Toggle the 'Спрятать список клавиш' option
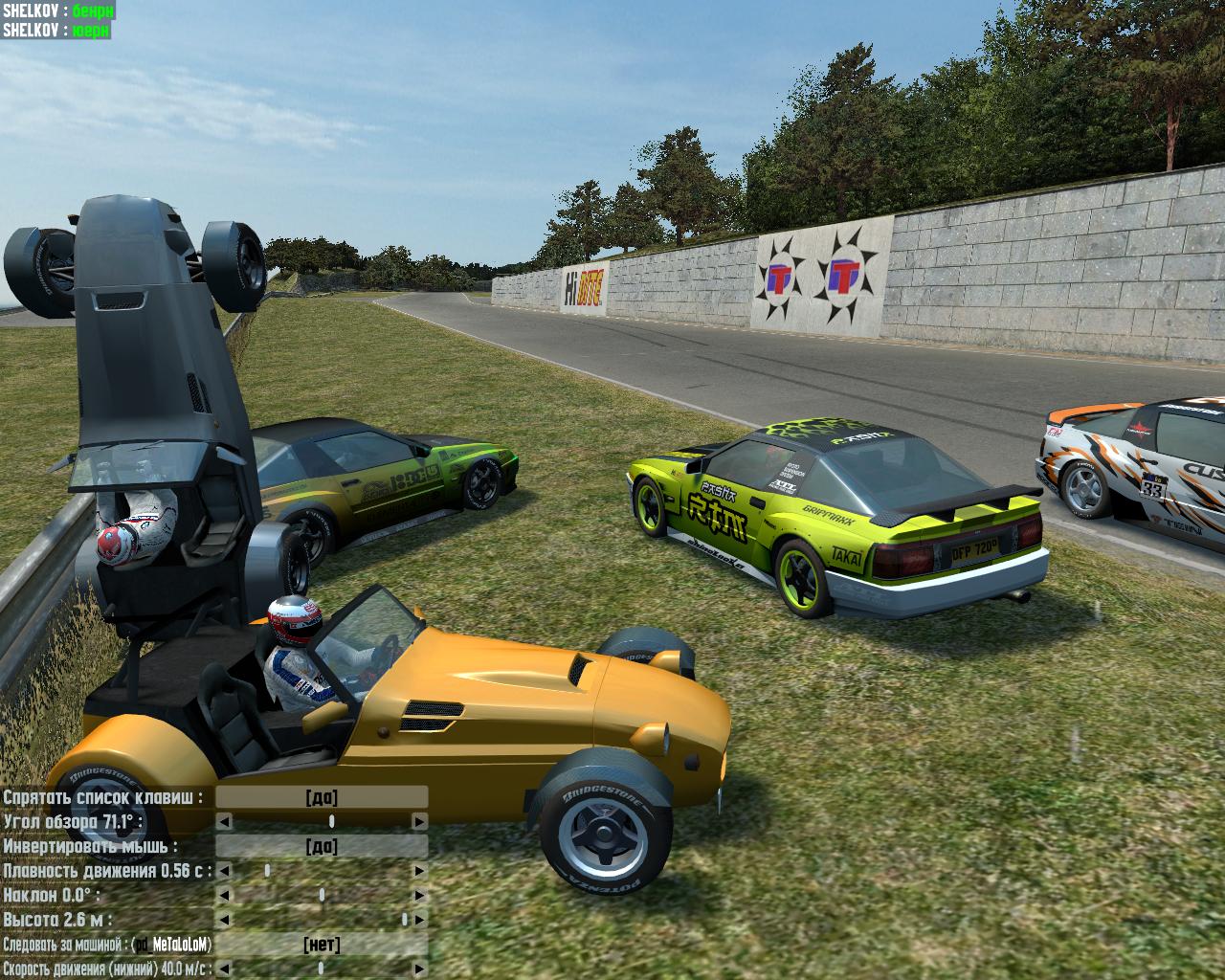The height and width of the screenshot is (980, 1225). pyautogui.click(x=322, y=797)
